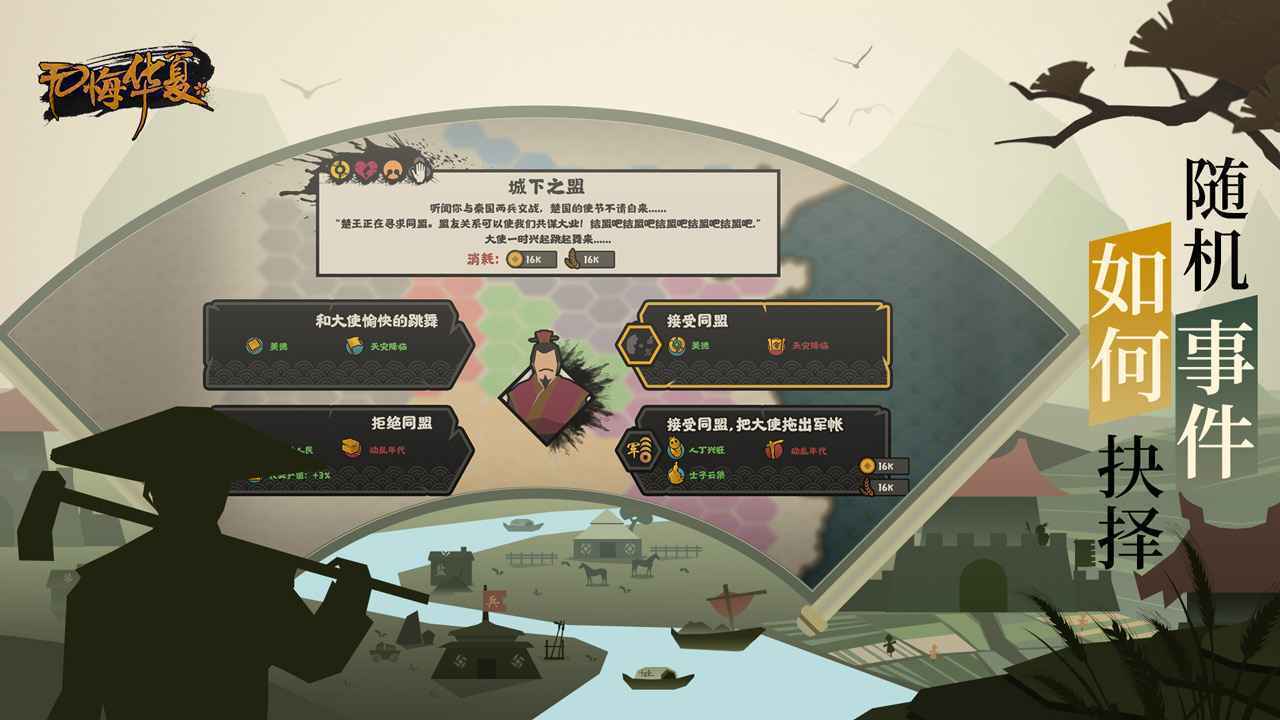Click the hand icon atop the event box
This screenshot has width=1280, height=720.
coord(419,172)
